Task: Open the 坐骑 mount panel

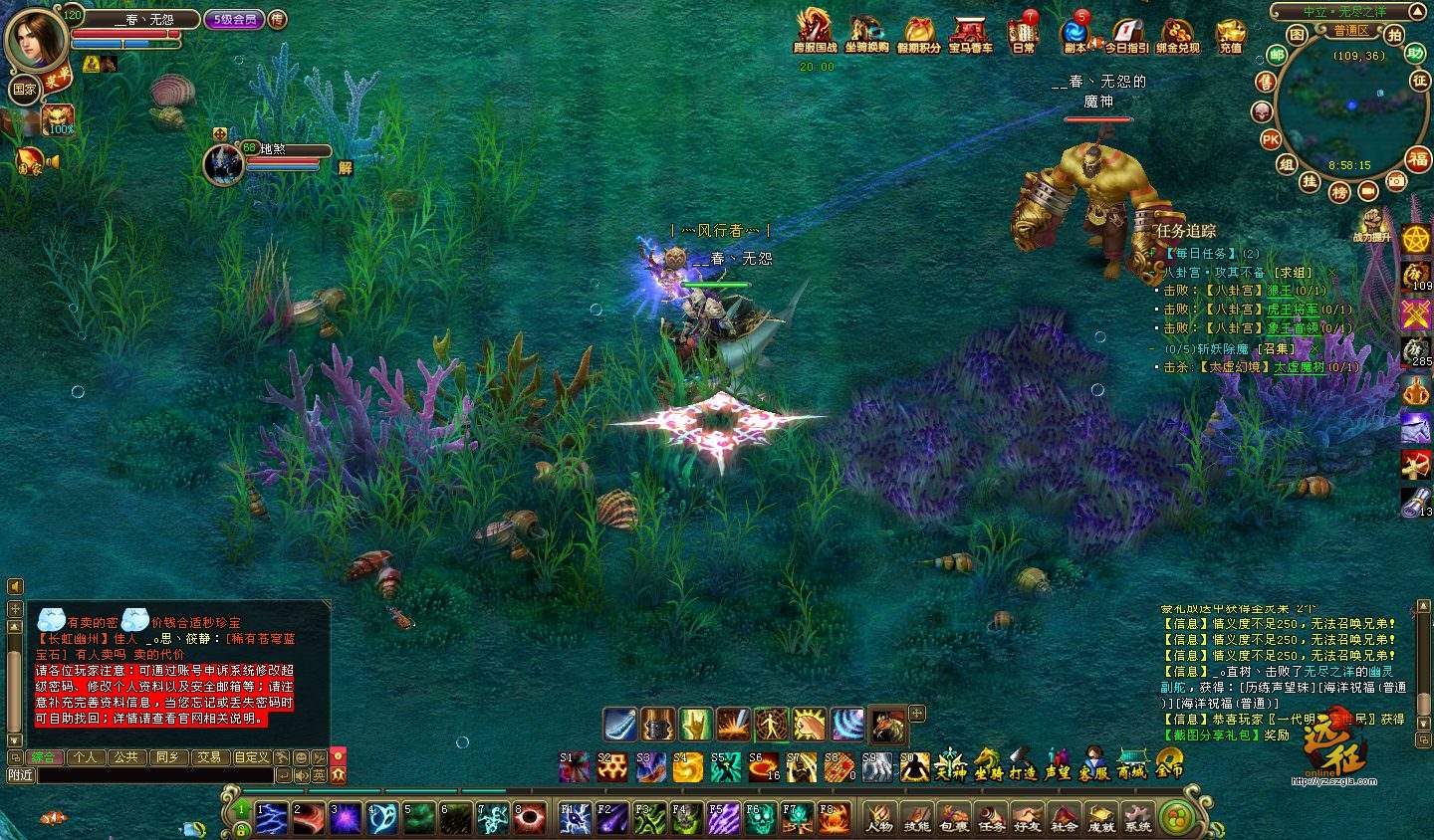Action: [988, 764]
